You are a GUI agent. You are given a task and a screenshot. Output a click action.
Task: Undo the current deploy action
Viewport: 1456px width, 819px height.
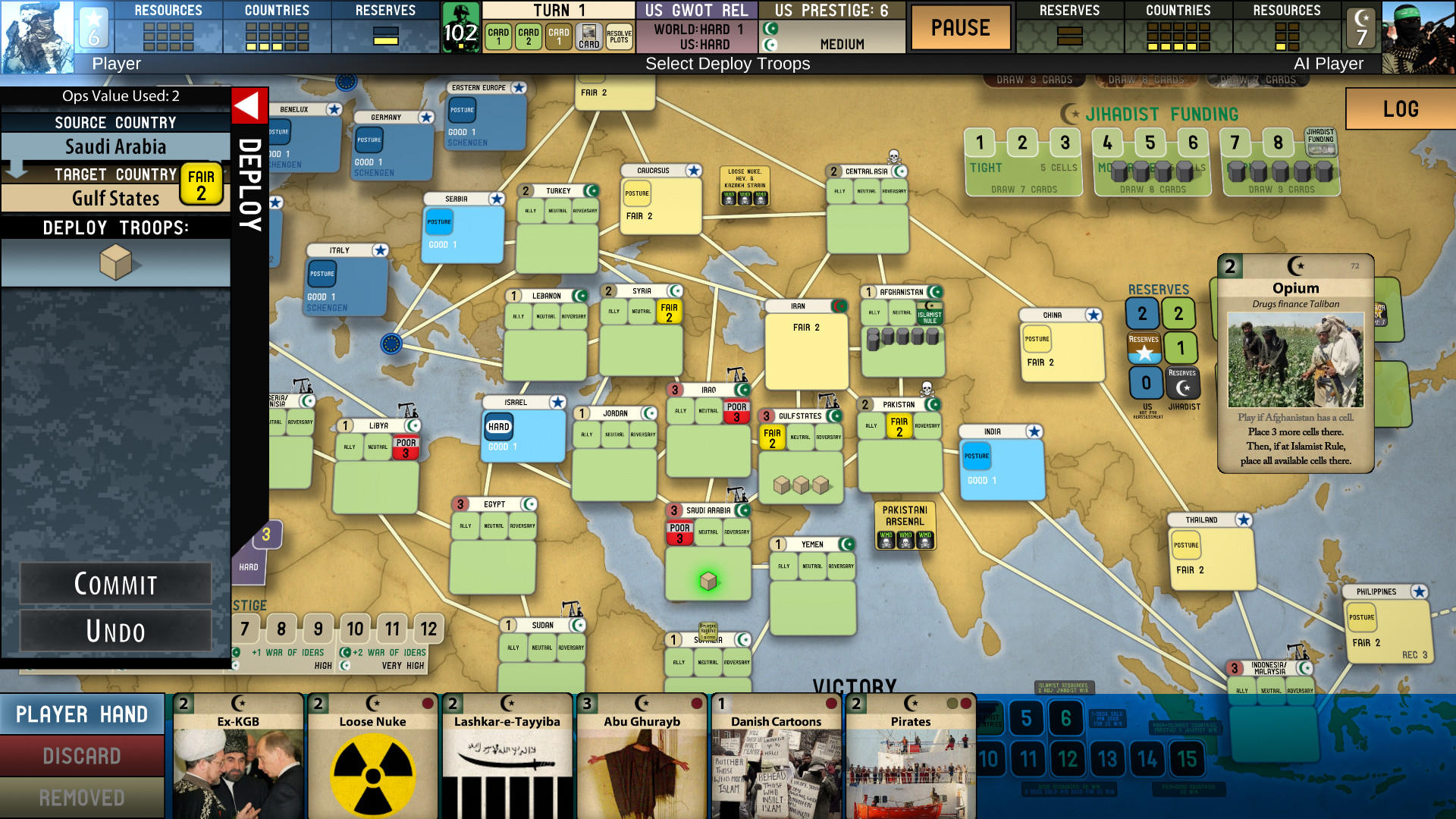click(115, 631)
